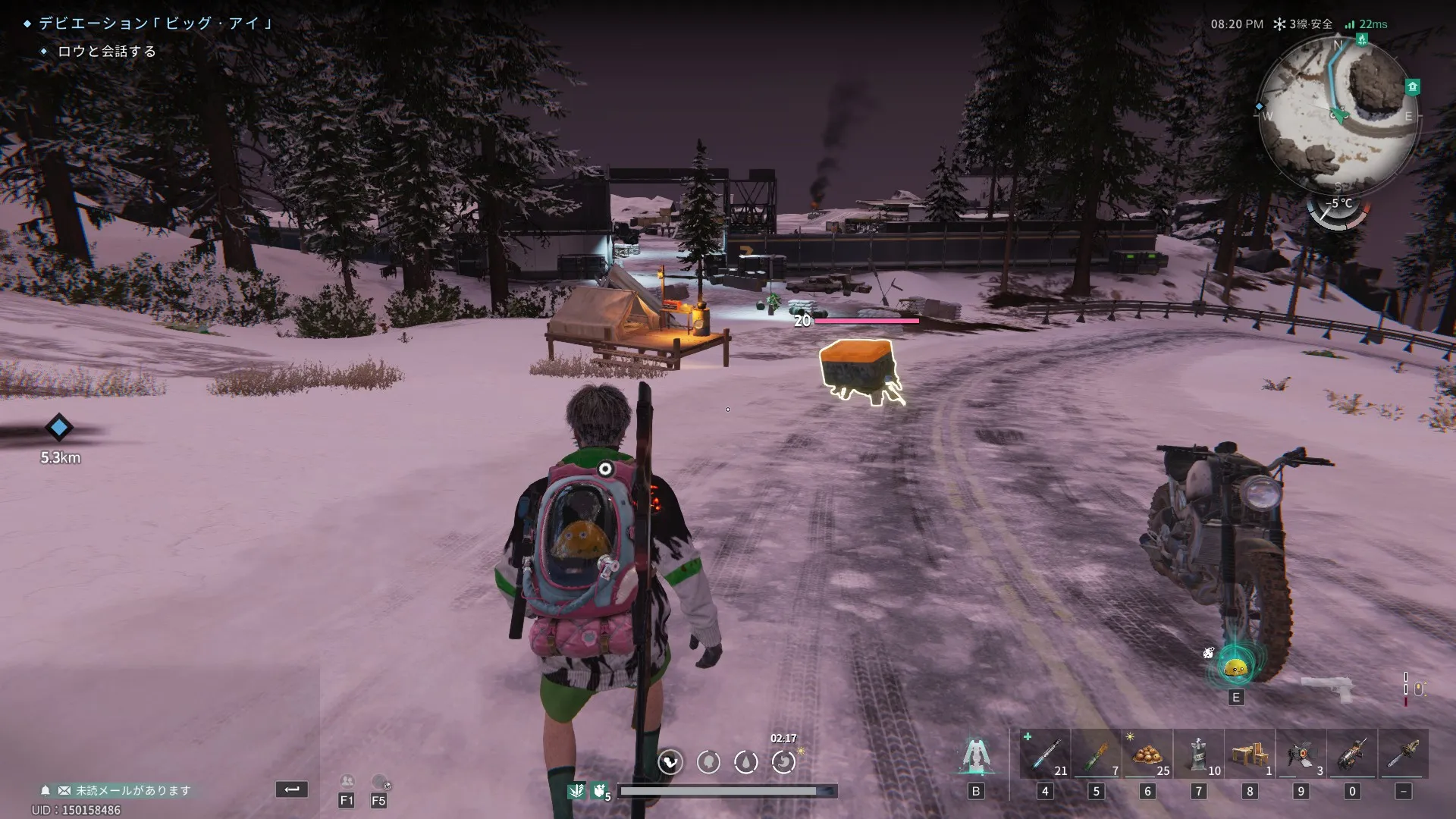1456x819 pixels.
Task: Equip the heavy gun in the hotbar
Action: 1352,754
